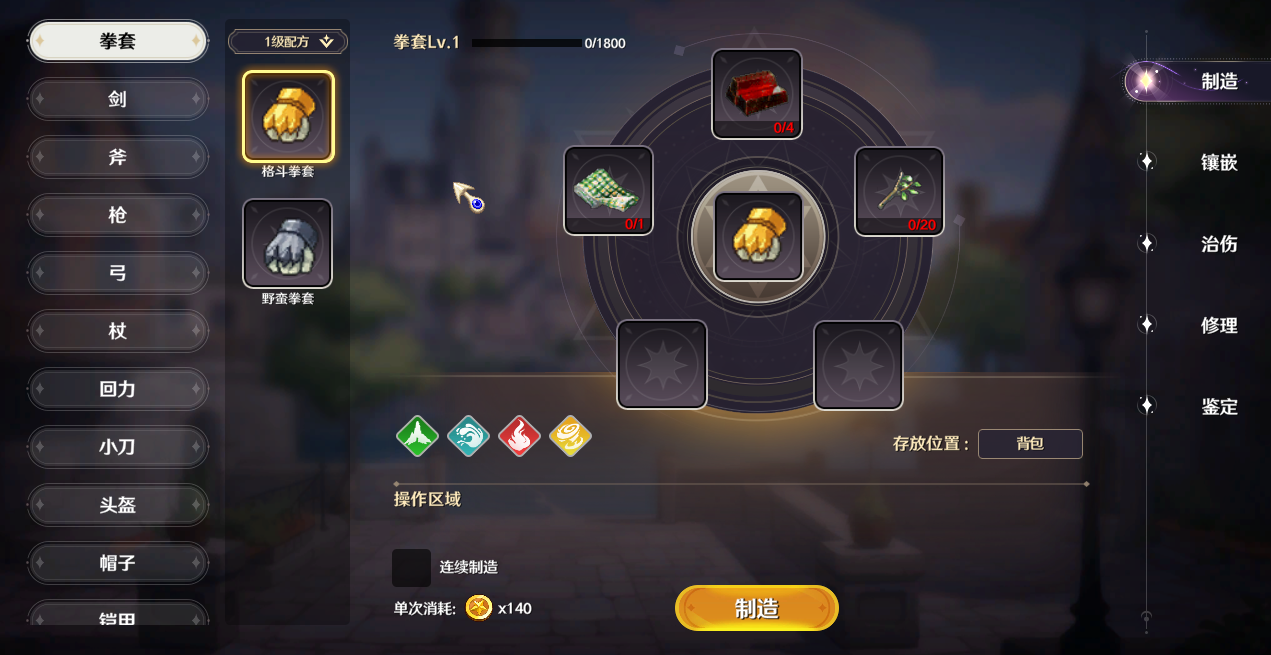The image size is (1271, 655).
Task: Select the 格斗拳套 recipe
Action: pos(288,117)
